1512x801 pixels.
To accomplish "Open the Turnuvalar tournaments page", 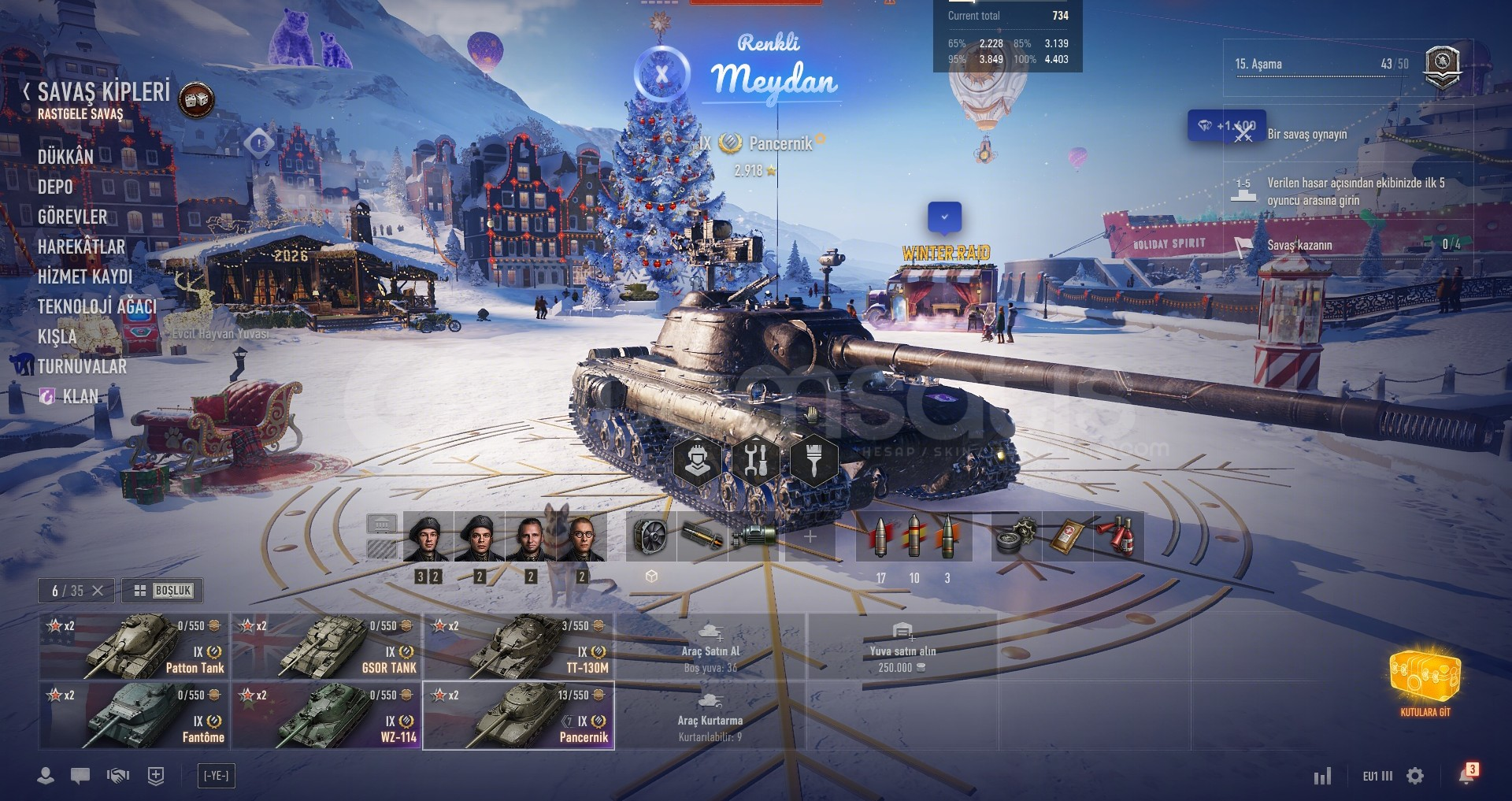I will pyautogui.click(x=82, y=366).
